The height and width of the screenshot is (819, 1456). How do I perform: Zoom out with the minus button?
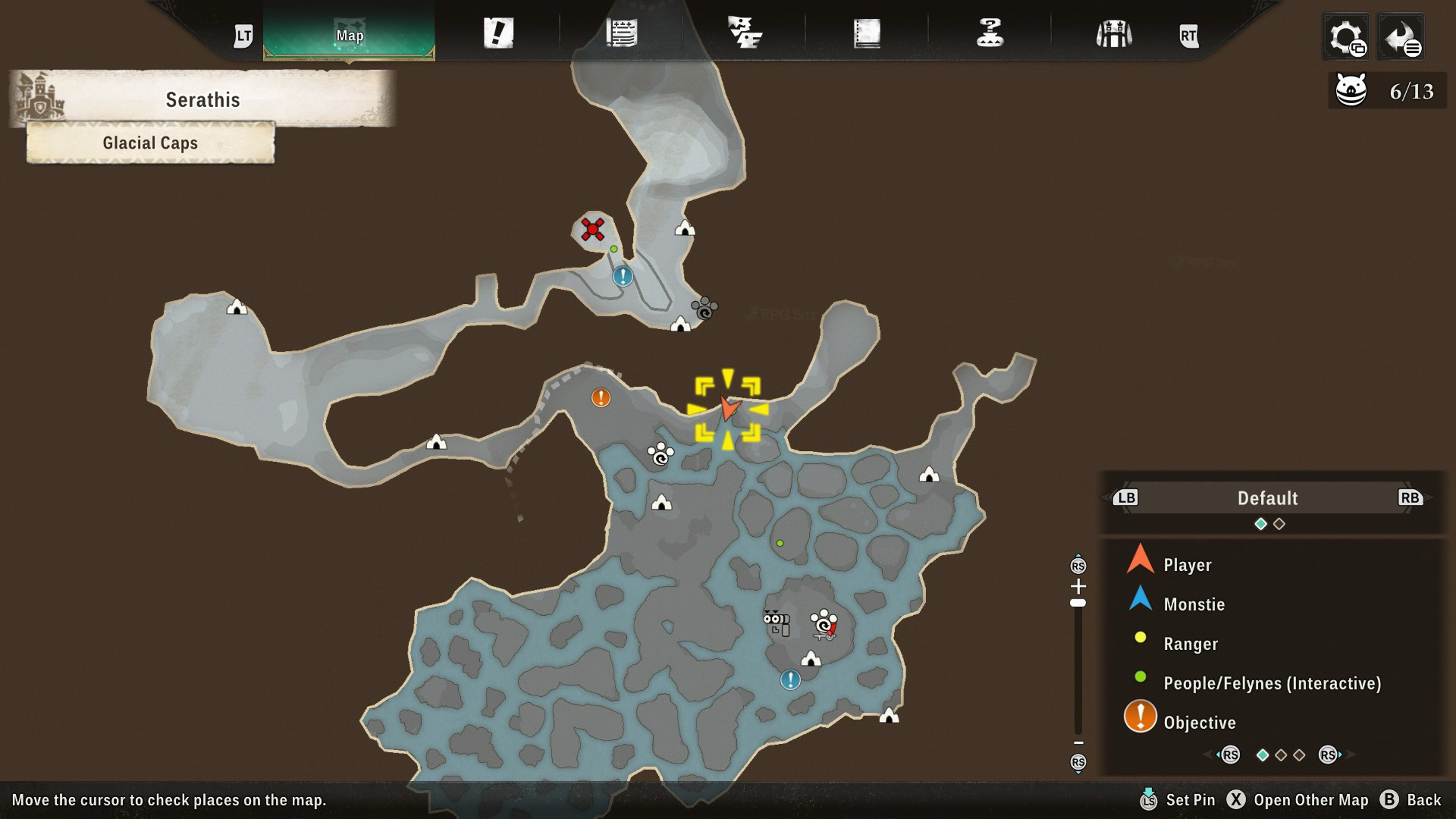tap(1078, 743)
